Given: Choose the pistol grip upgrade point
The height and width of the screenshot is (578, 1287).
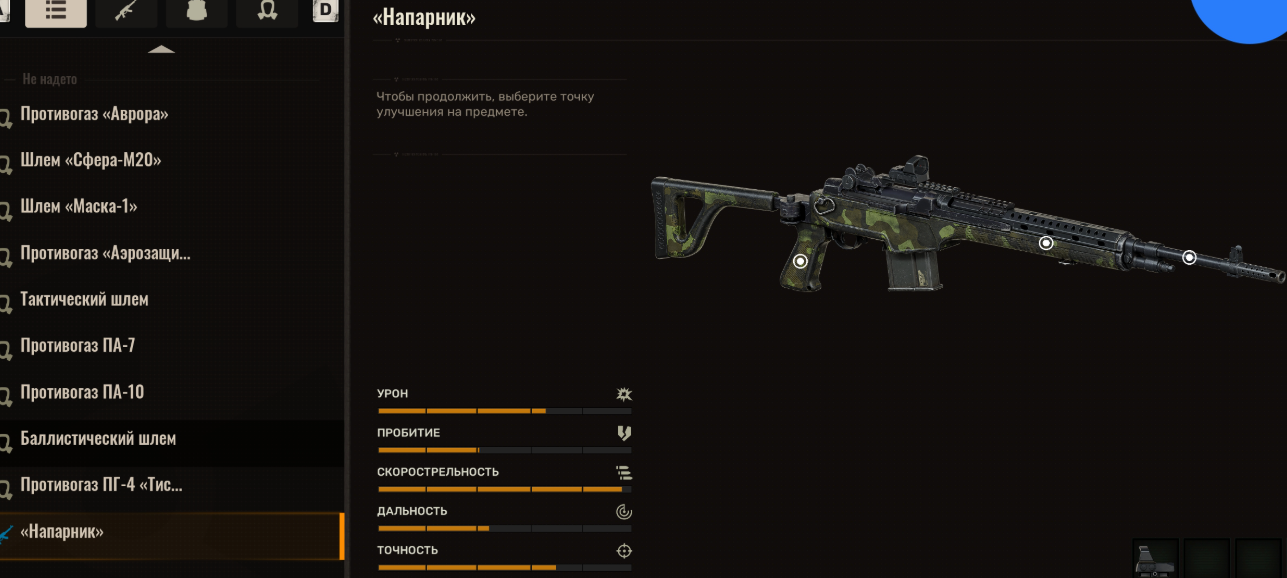Looking at the screenshot, I should (800, 261).
